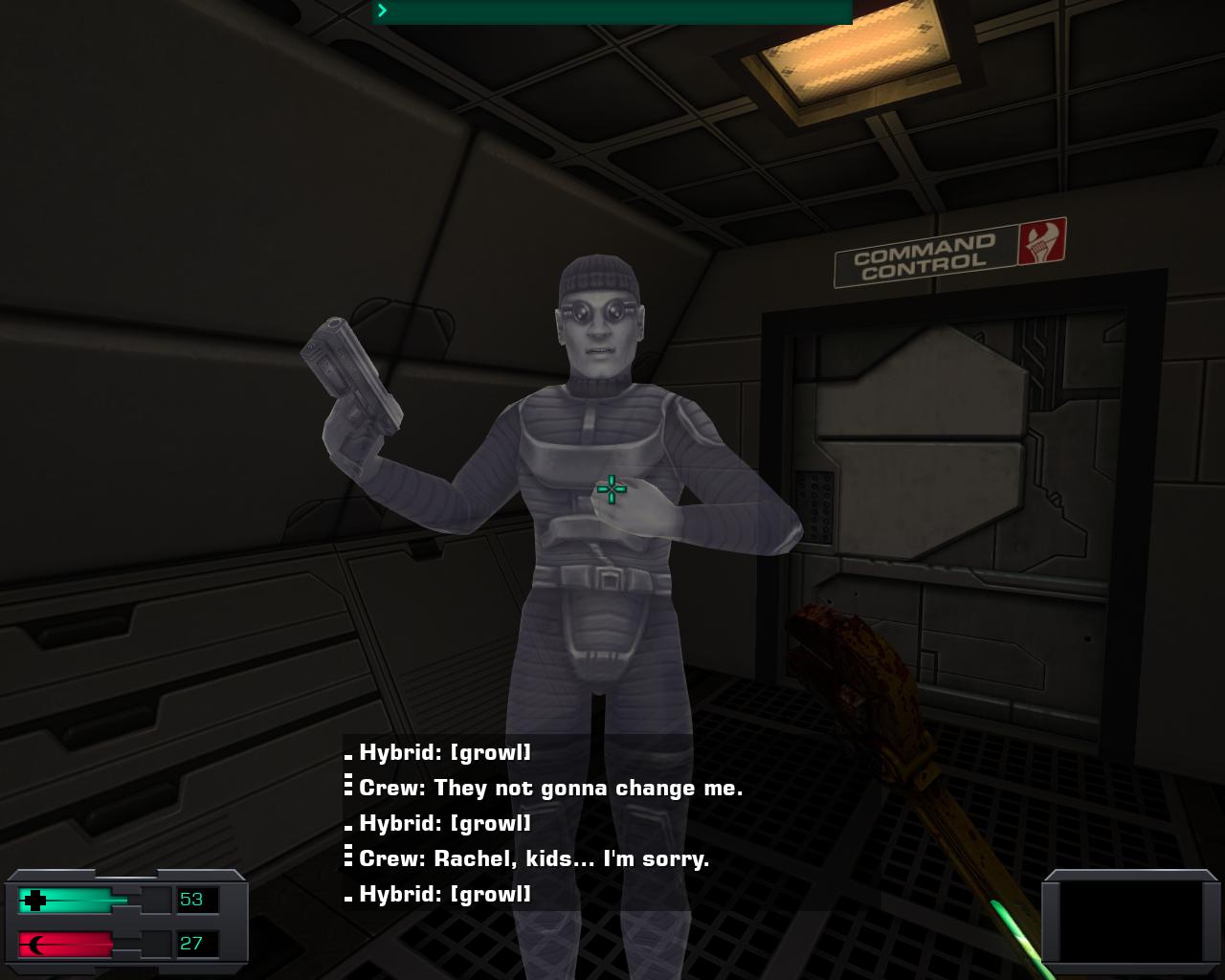Click the health cross icon on HUD
The image size is (1225, 980).
36,900
